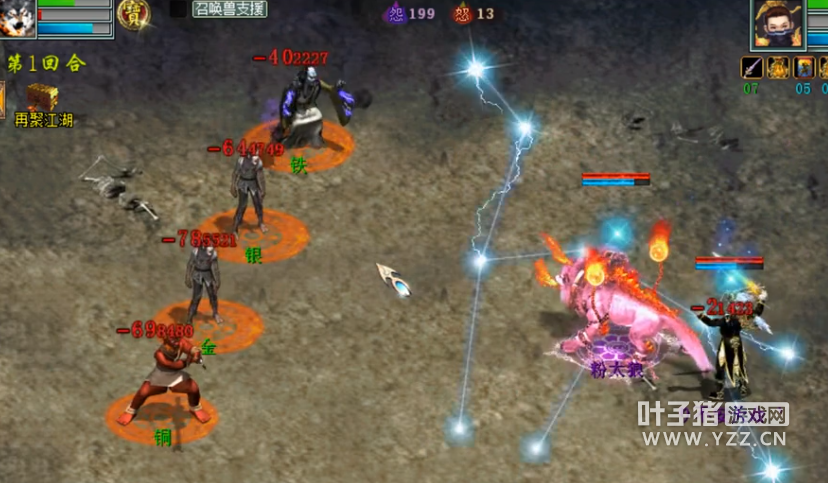828x483 pixels.
Task: Click the 召唤兽支援 summon support button
Action: pyautogui.click(x=230, y=10)
